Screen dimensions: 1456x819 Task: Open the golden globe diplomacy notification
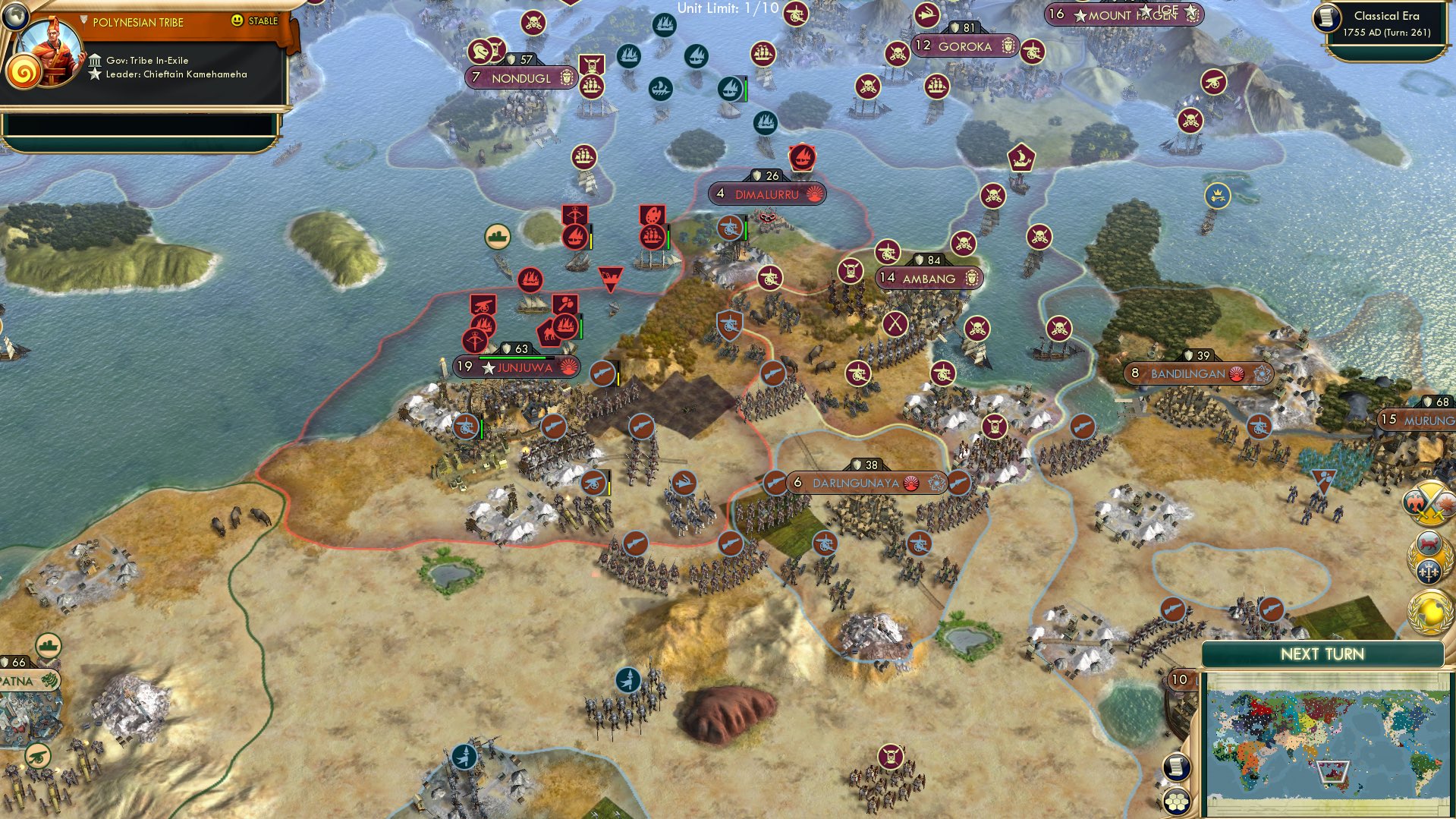pos(1429,611)
